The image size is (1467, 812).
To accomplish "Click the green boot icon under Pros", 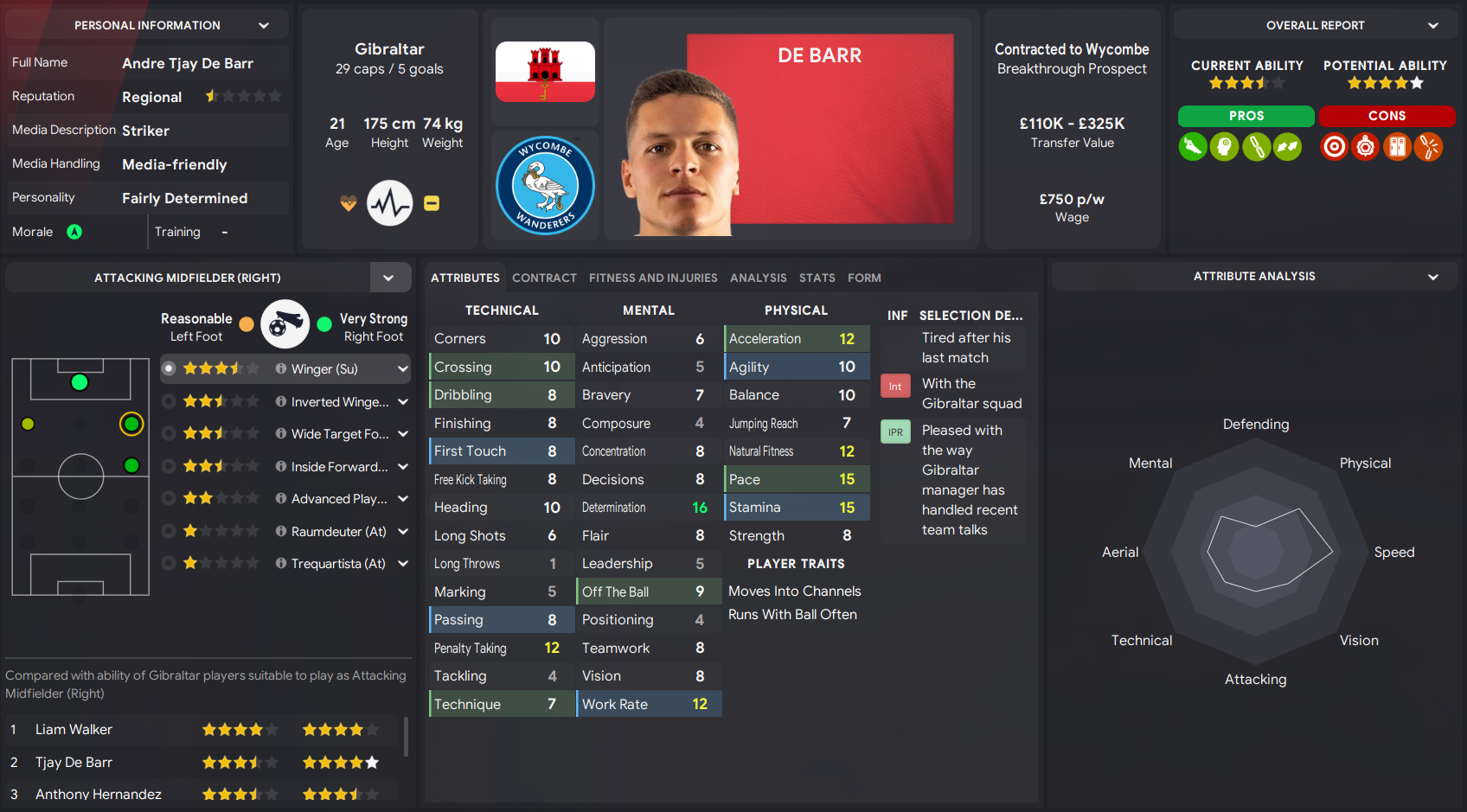I will pos(1193,147).
